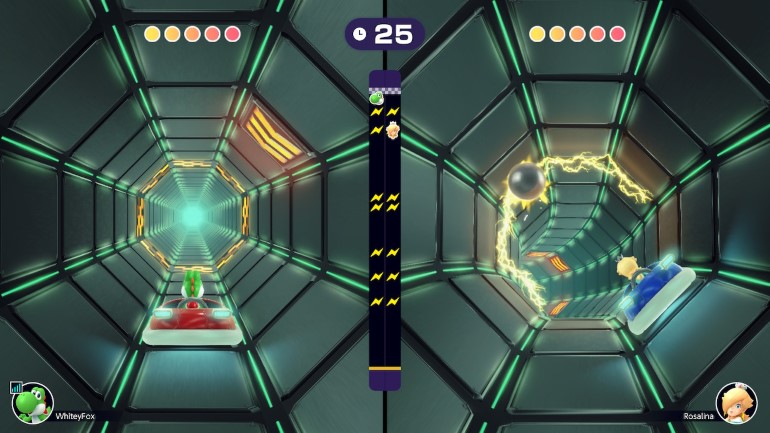Click Rosalina's head marker on the progress track

pos(393,130)
